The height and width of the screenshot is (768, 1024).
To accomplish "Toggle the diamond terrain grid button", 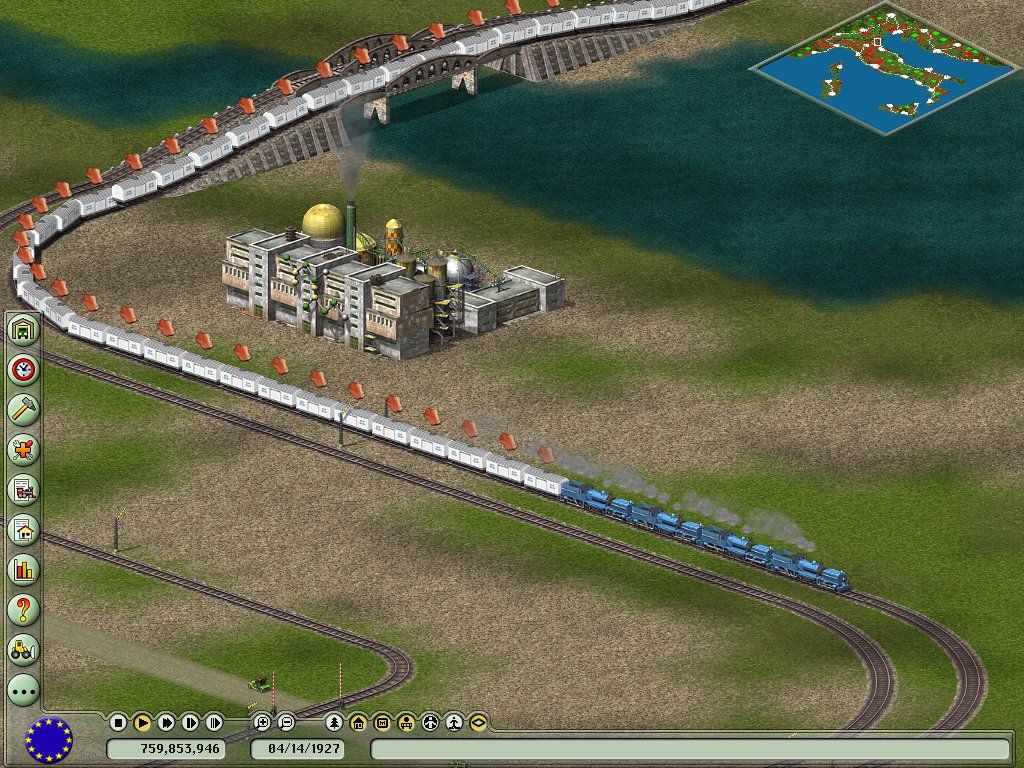I will pos(478,722).
